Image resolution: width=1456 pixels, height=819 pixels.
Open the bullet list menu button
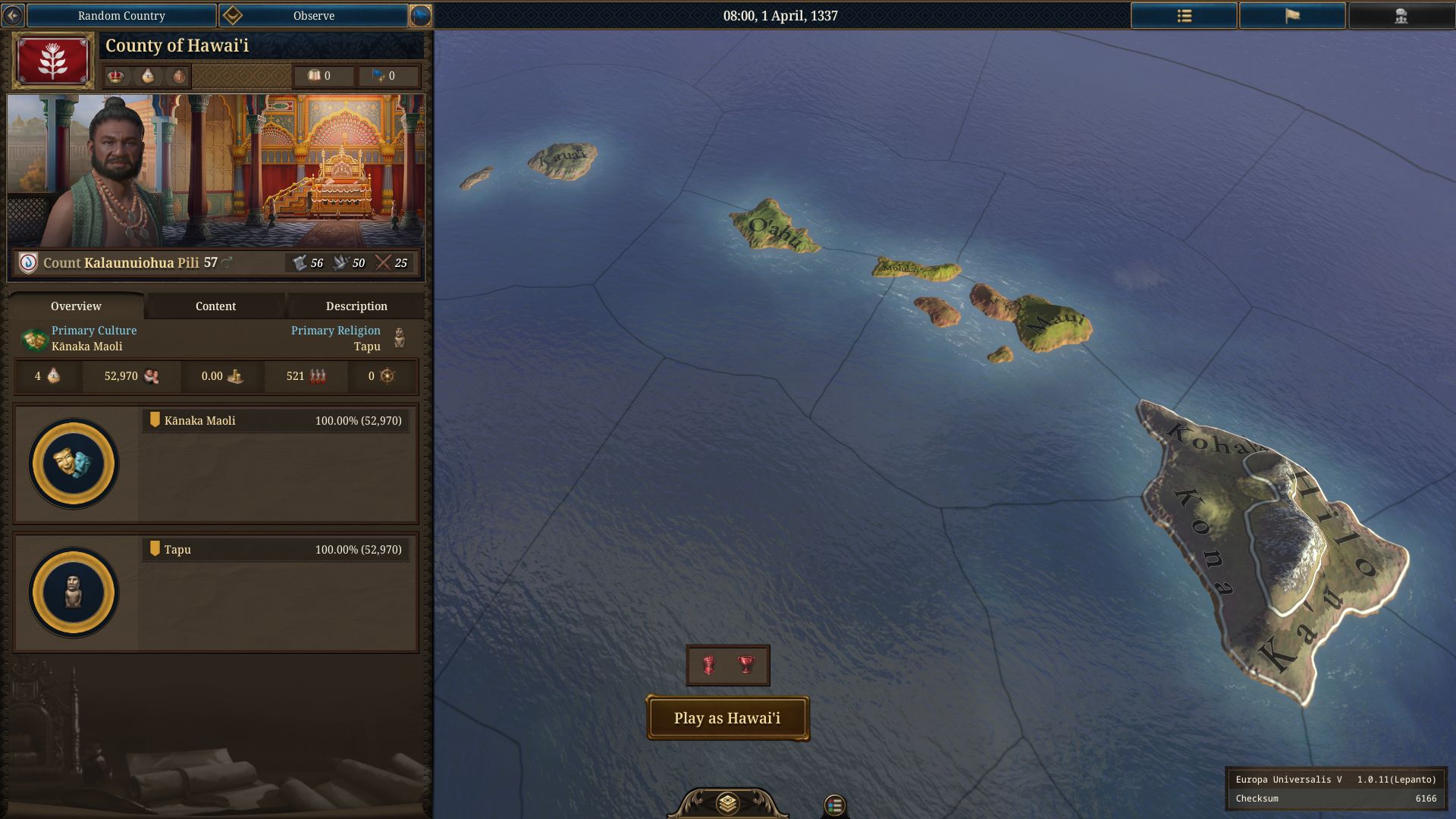point(1184,15)
